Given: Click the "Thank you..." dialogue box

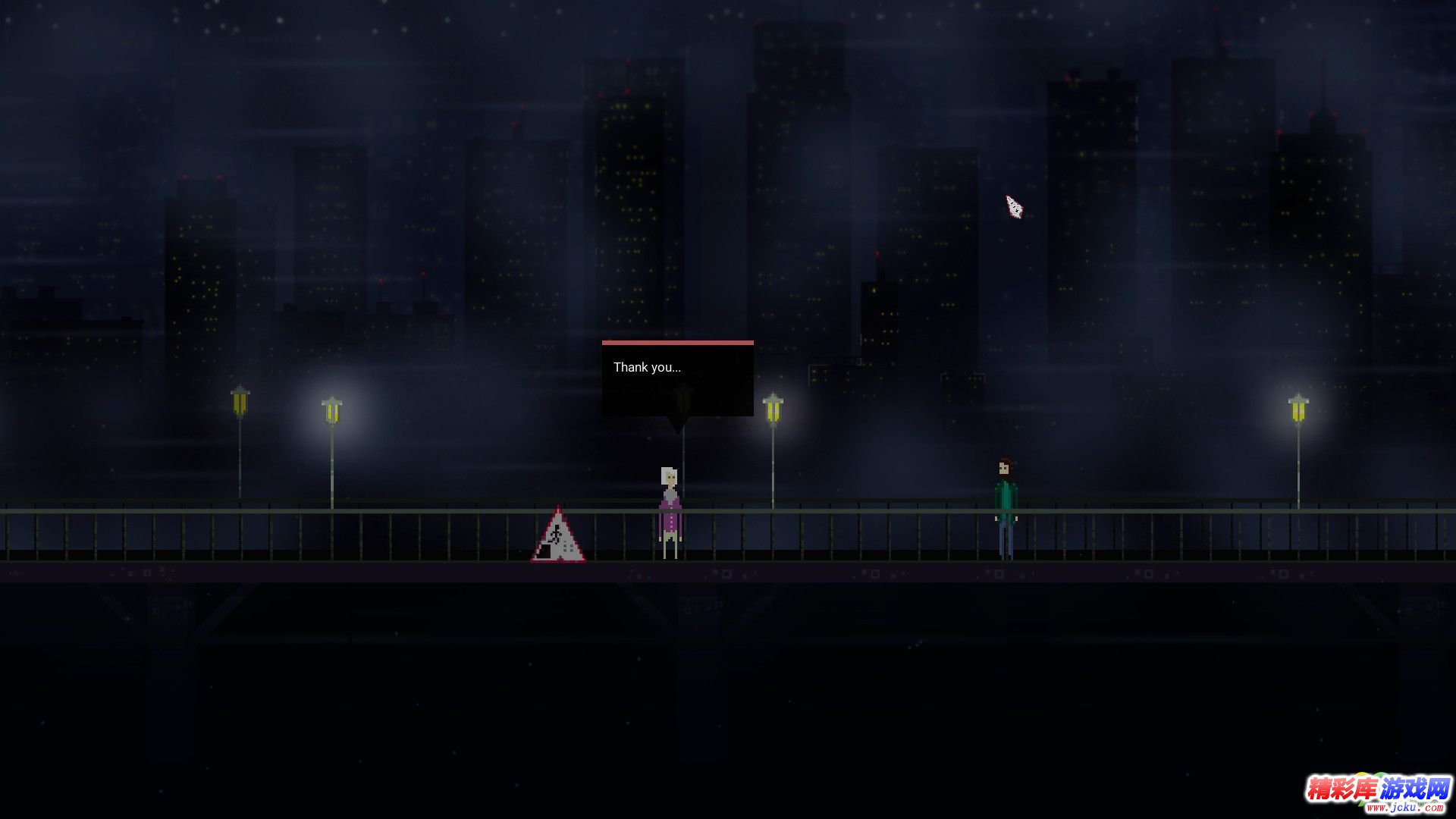Looking at the screenshot, I should (677, 378).
